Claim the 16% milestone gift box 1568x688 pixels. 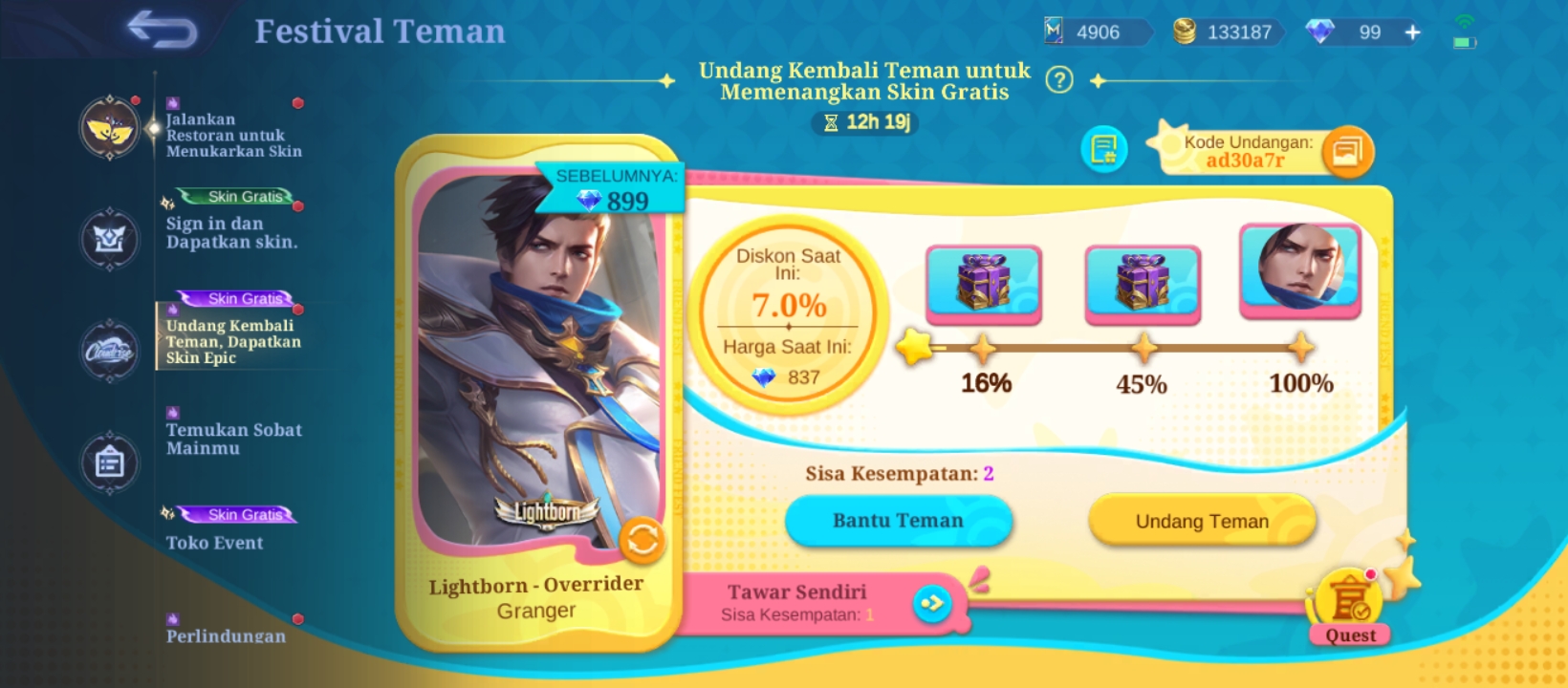coord(984,282)
